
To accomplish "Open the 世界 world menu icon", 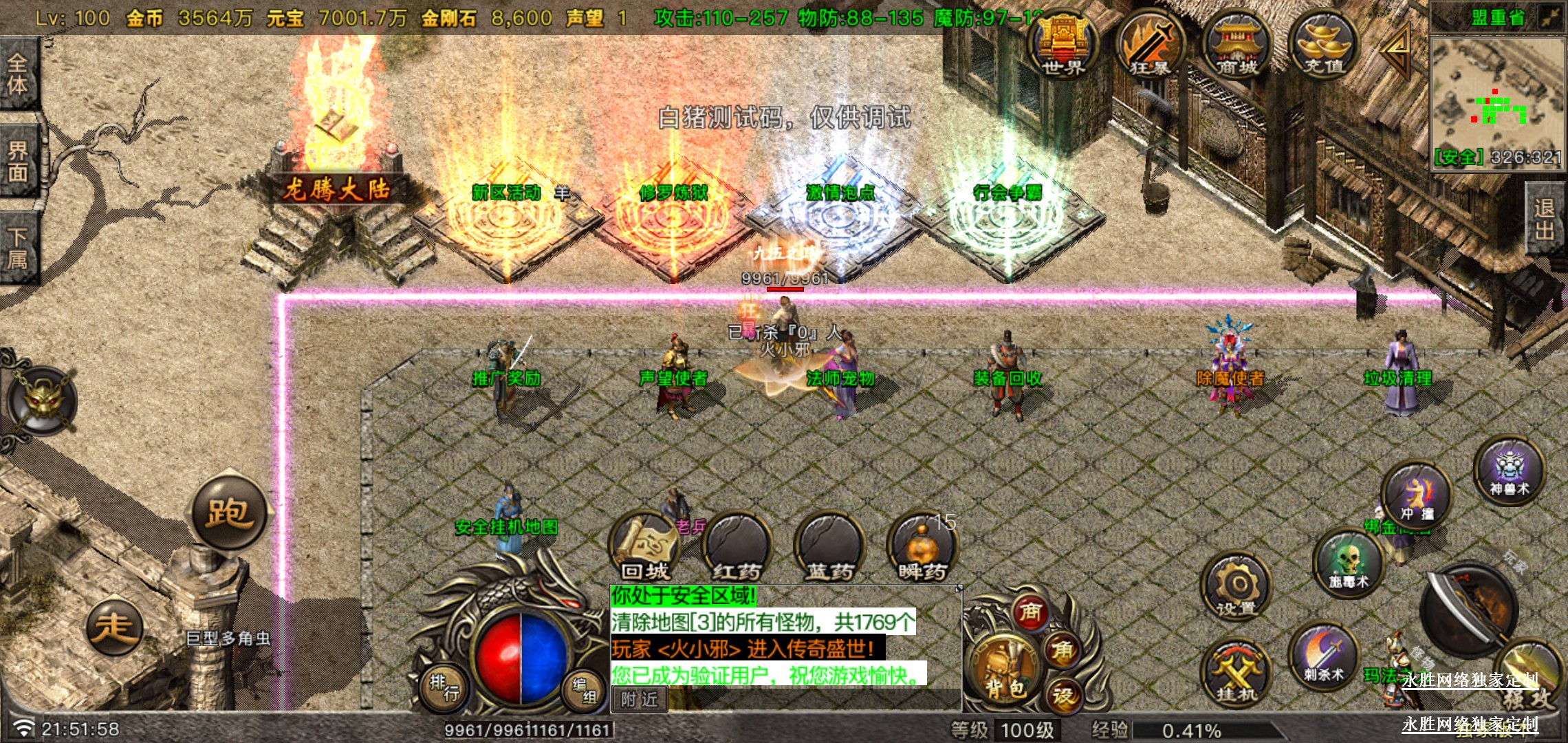I will [x=1063, y=45].
